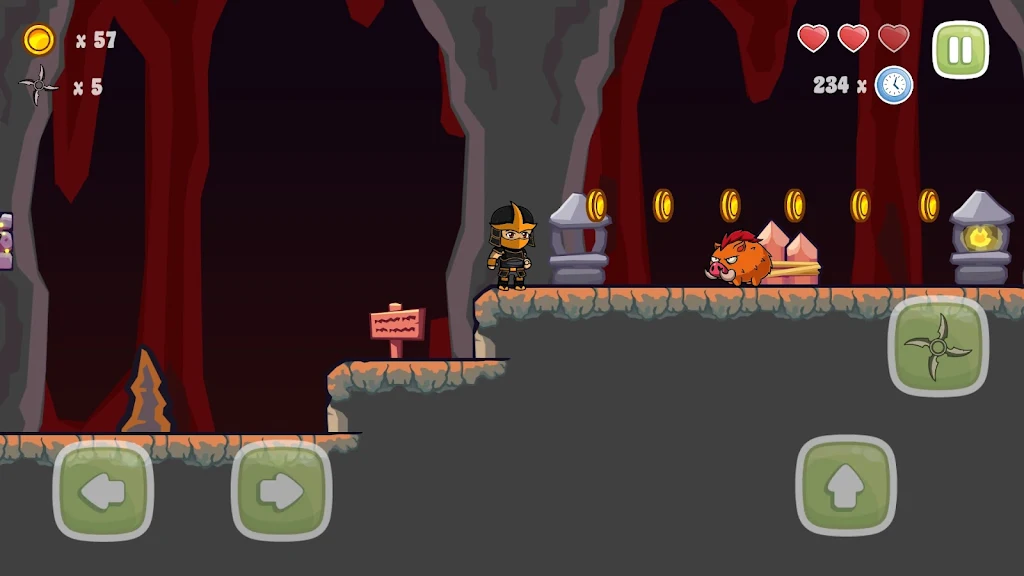Throw a shuriken with the attack button

click(x=937, y=346)
